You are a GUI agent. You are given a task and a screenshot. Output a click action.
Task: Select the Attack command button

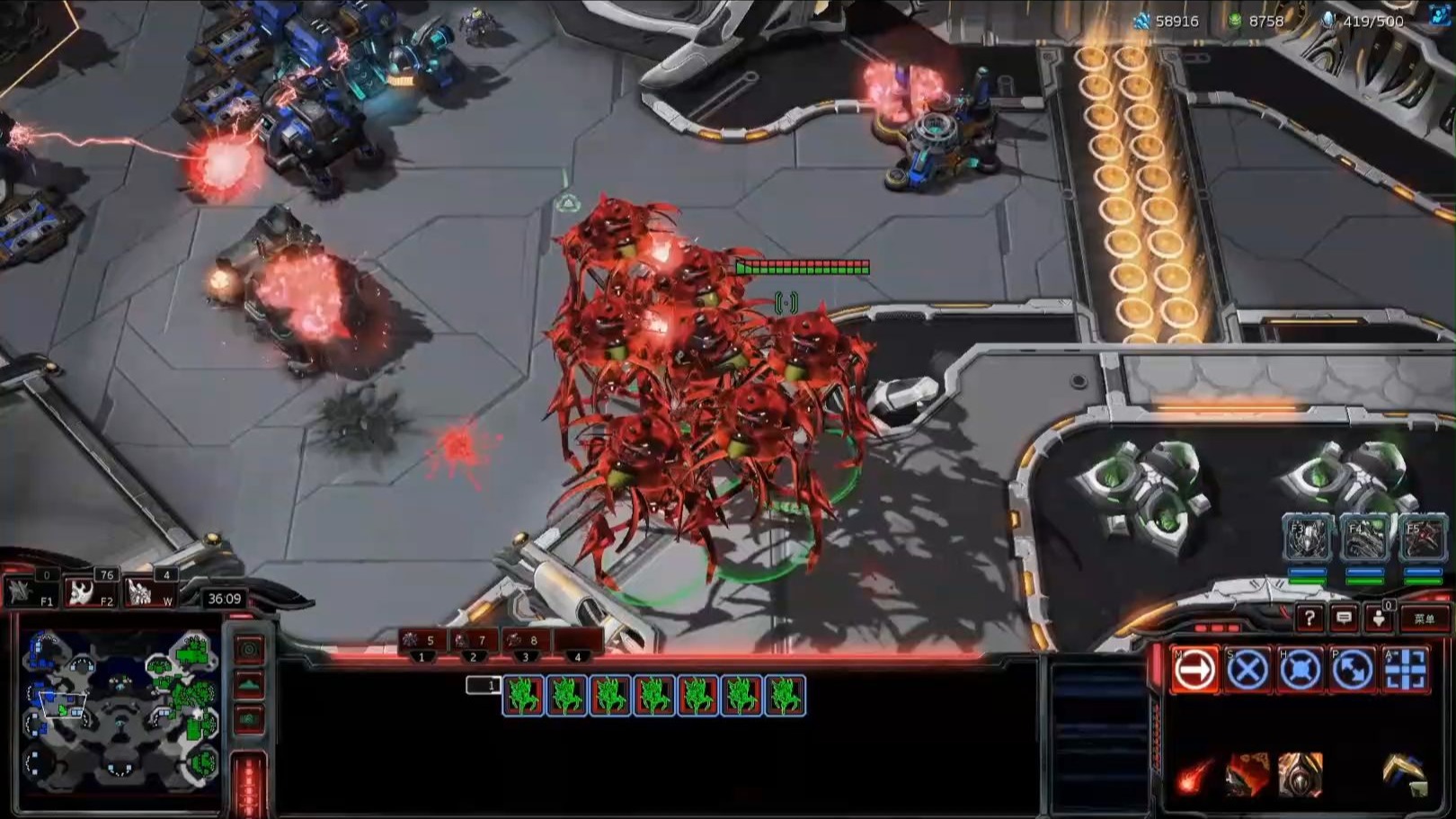click(x=1405, y=670)
